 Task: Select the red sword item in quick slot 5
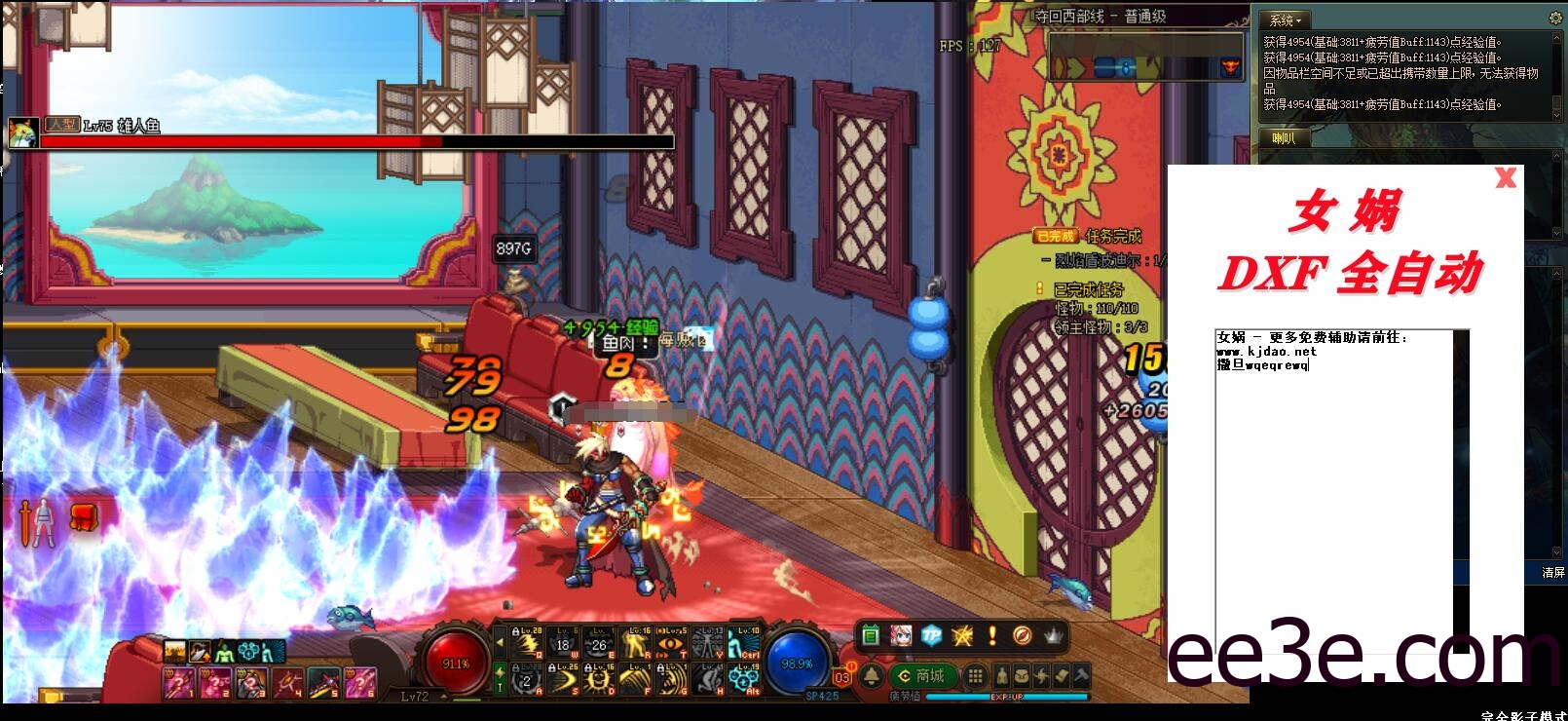(x=323, y=683)
